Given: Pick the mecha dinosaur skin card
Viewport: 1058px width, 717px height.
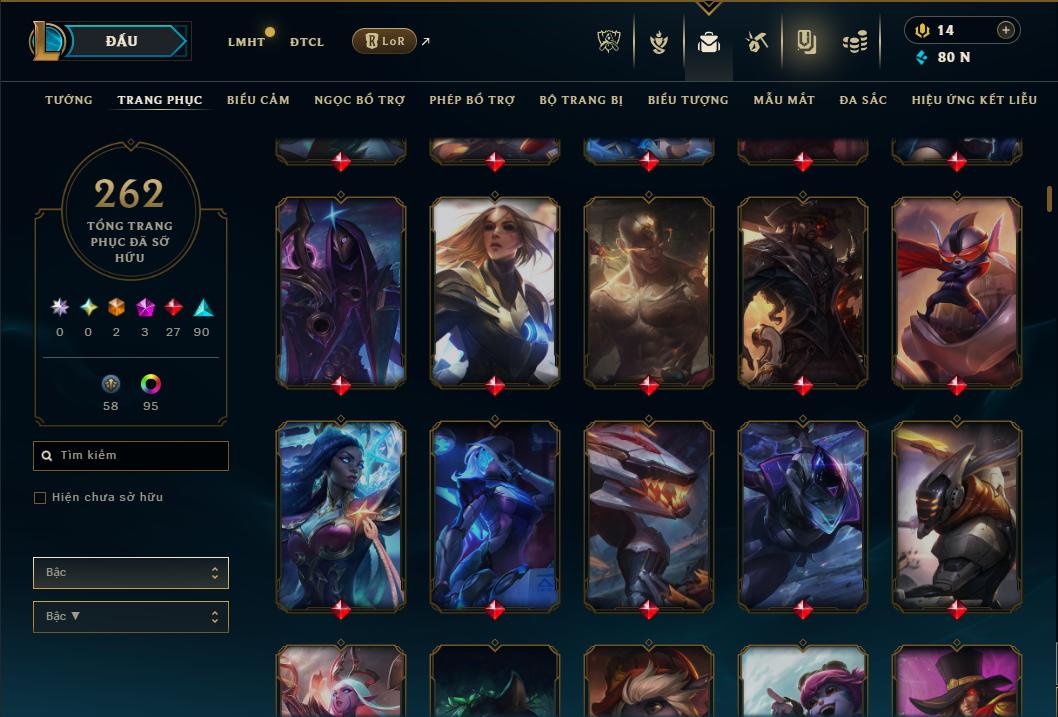Looking at the screenshot, I should pos(649,514).
